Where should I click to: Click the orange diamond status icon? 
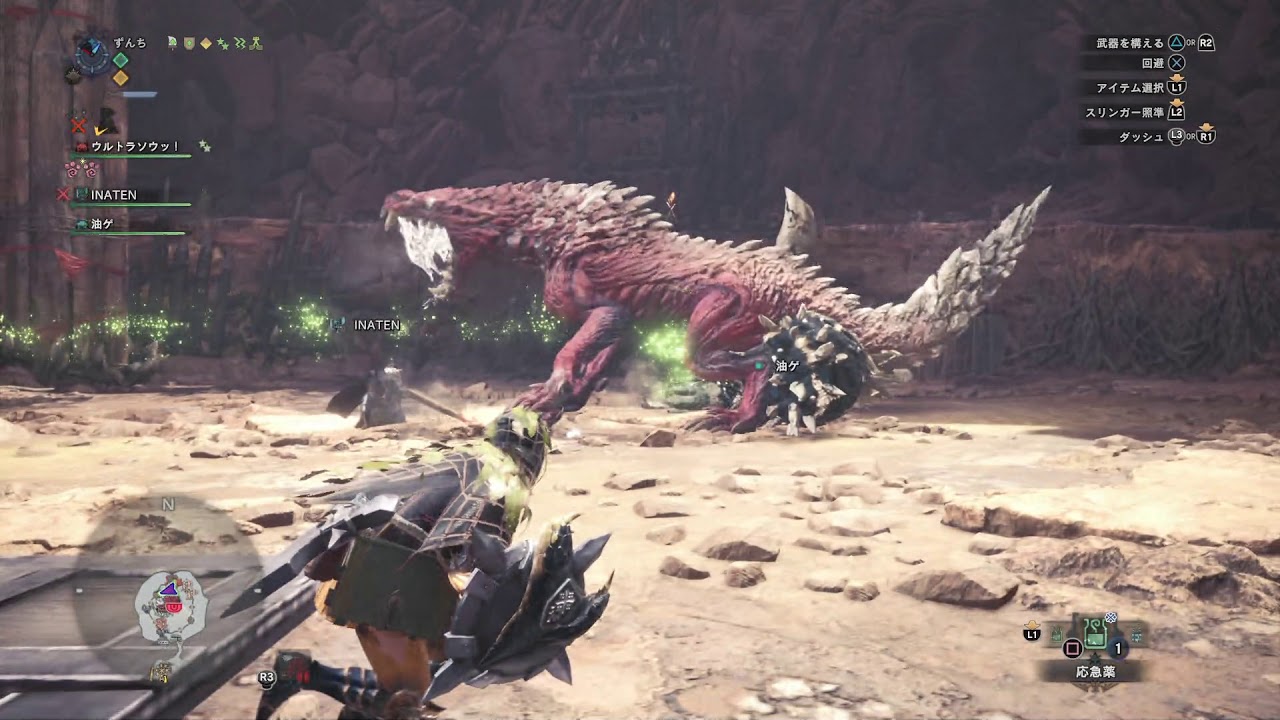click(x=120, y=78)
